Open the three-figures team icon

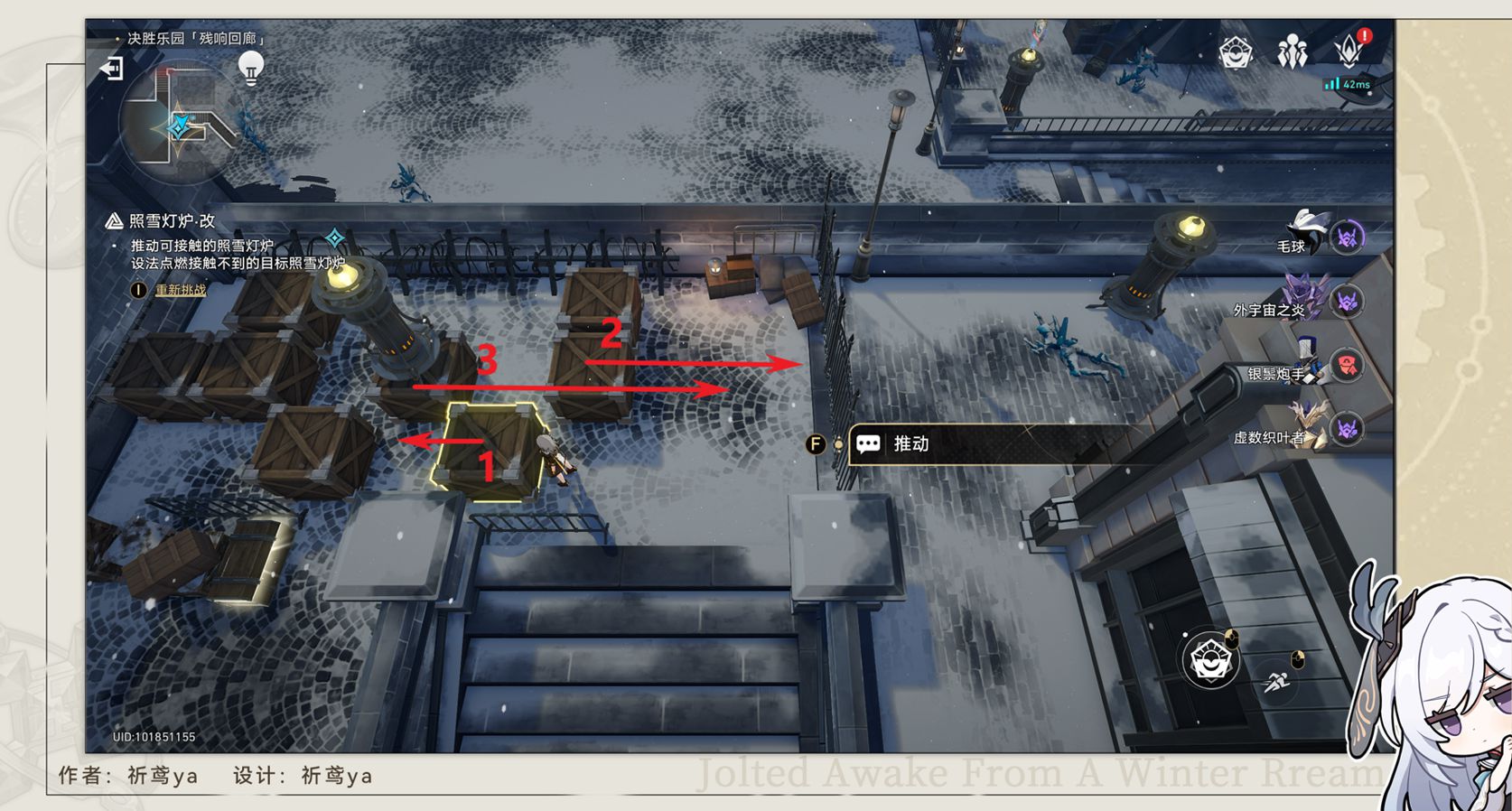click(x=1293, y=52)
